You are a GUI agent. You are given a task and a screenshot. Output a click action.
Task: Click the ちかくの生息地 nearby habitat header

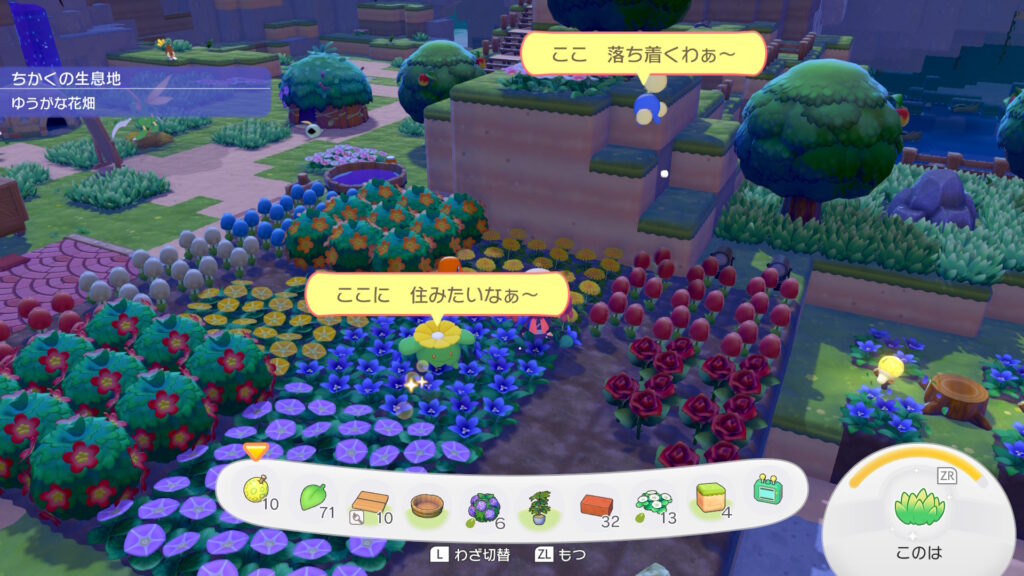(66, 77)
